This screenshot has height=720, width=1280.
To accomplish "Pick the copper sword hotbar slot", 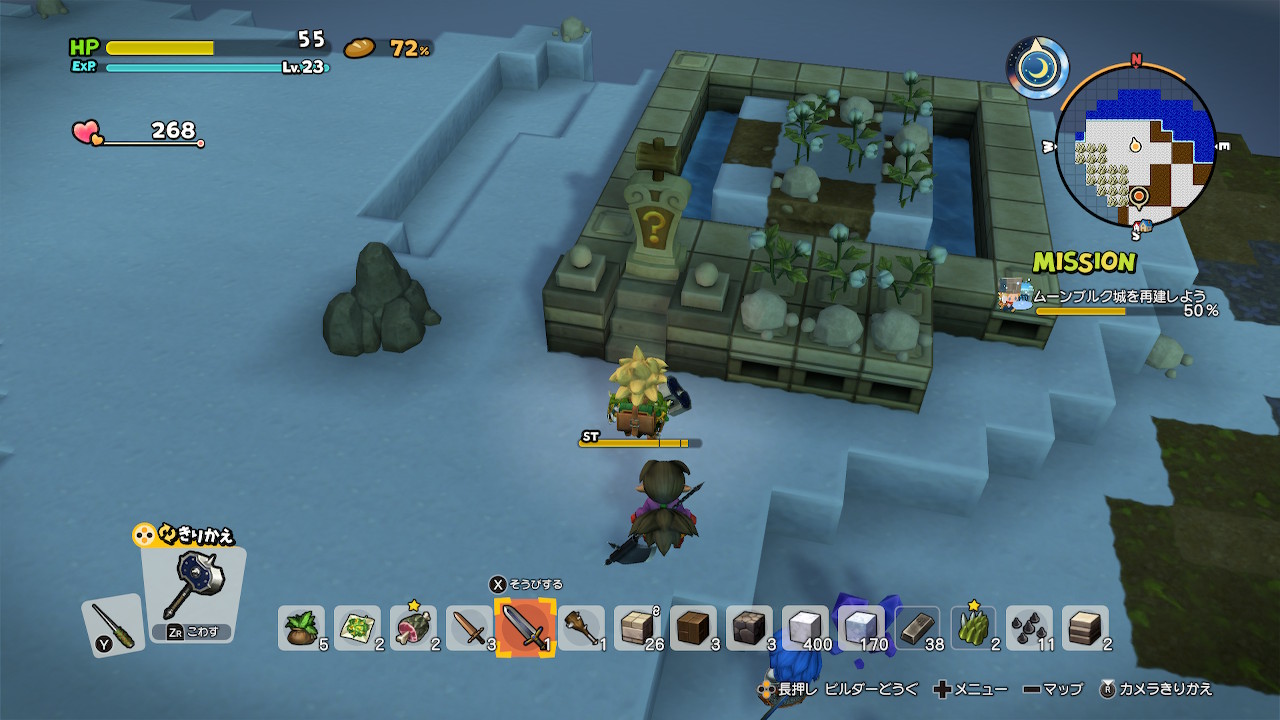I will [469, 628].
